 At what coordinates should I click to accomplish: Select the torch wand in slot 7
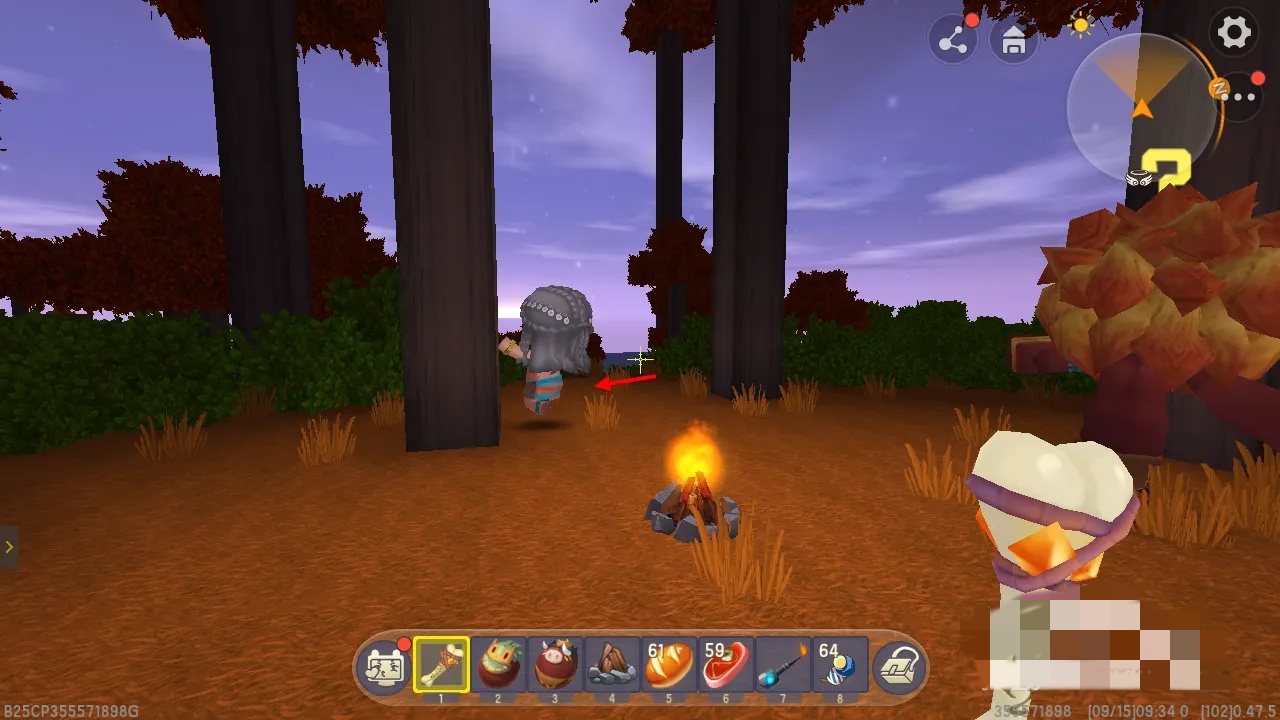tap(783, 664)
